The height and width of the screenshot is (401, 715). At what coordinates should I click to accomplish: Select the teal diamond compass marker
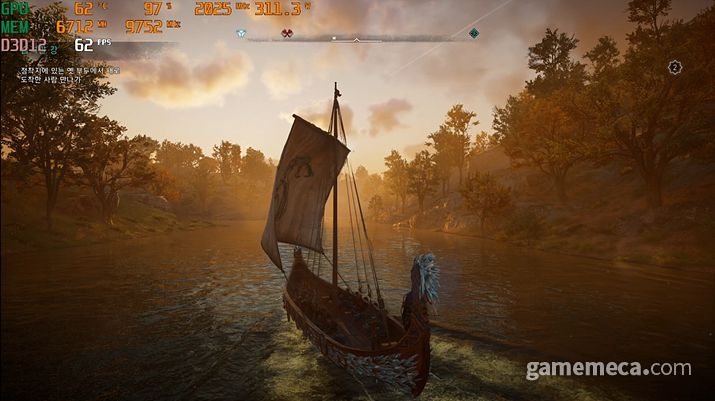point(474,34)
